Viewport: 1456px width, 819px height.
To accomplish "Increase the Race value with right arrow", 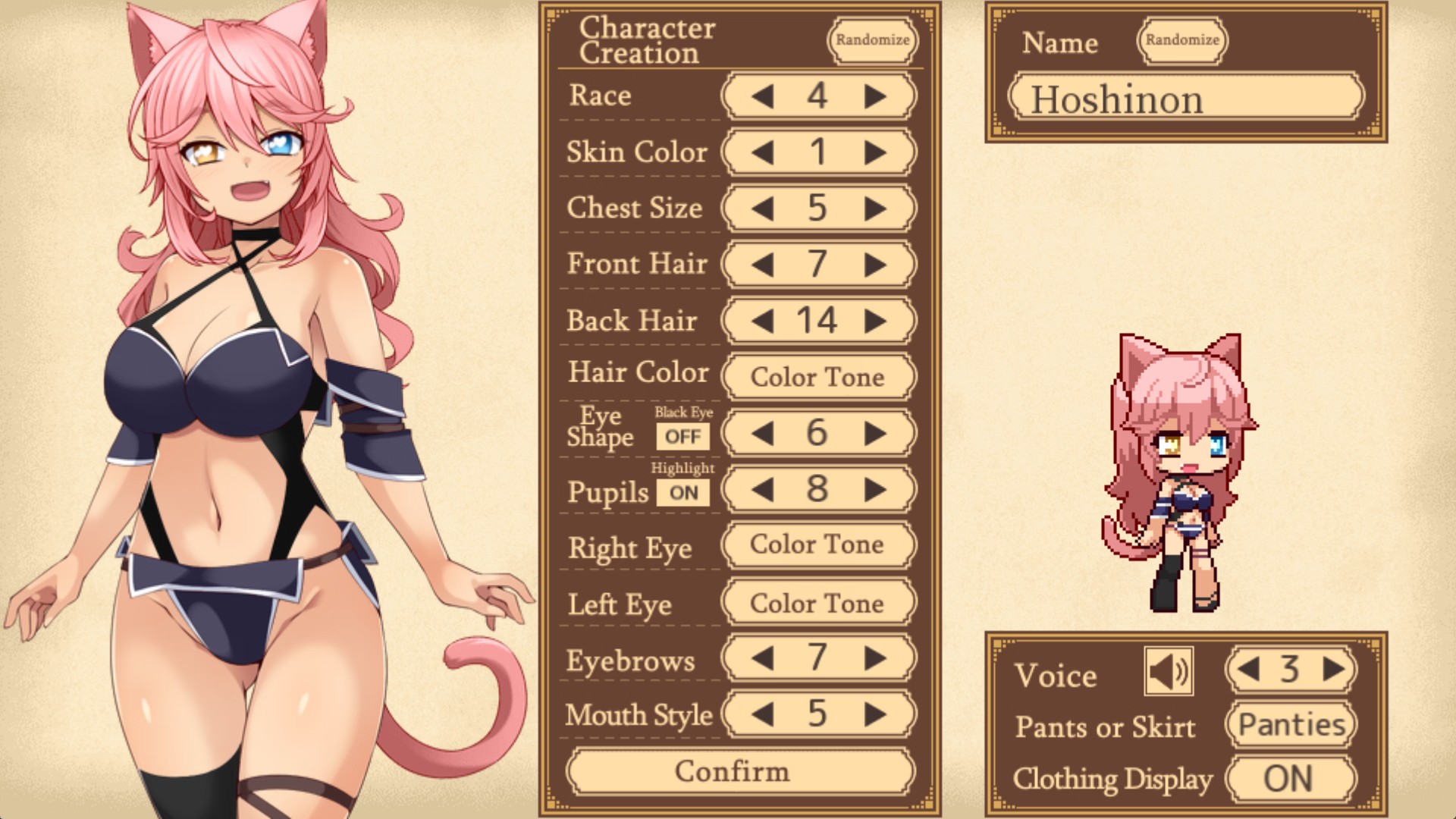I will coord(875,96).
